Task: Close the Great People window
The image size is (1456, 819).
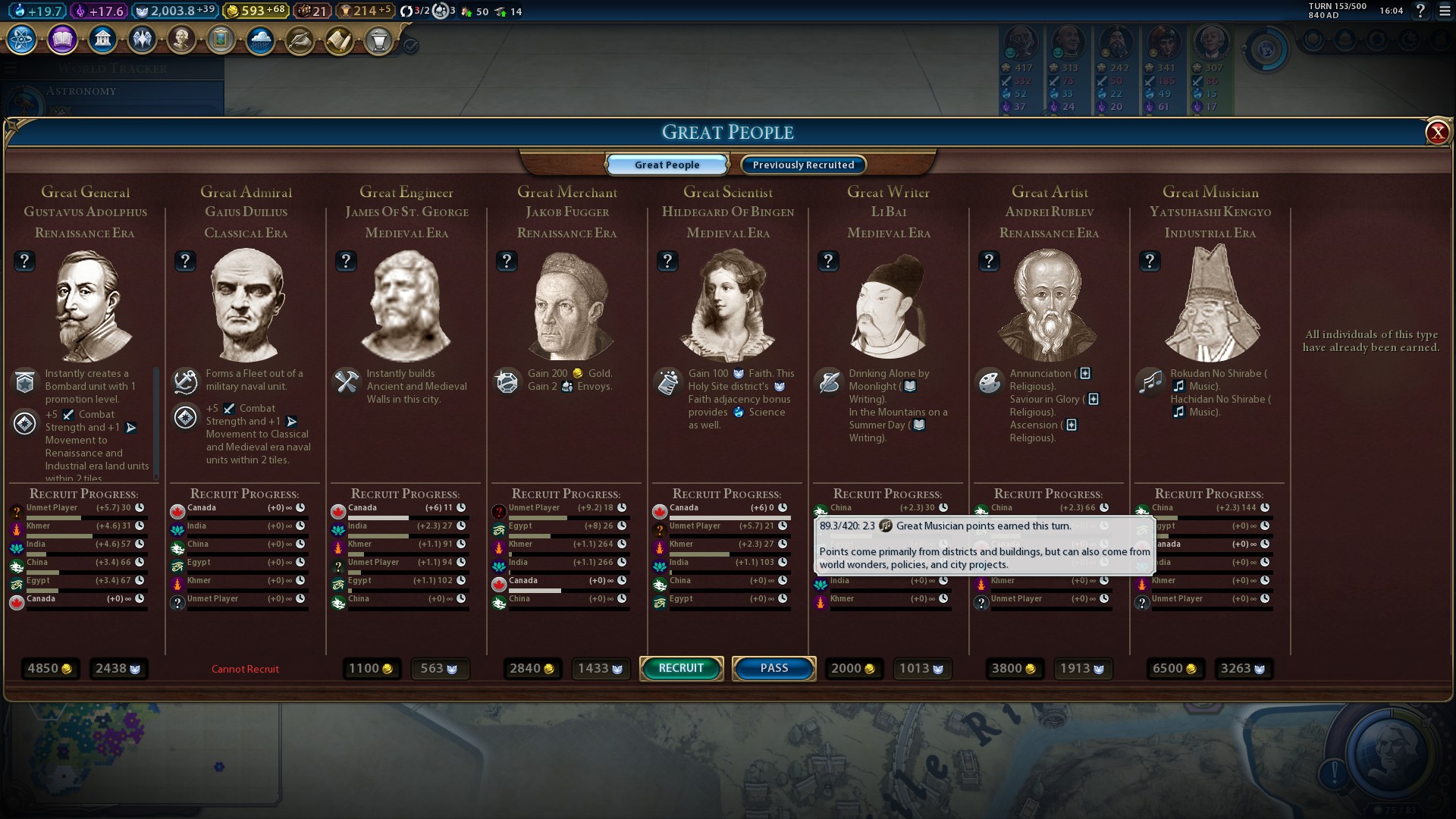Action: tap(1437, 133)
